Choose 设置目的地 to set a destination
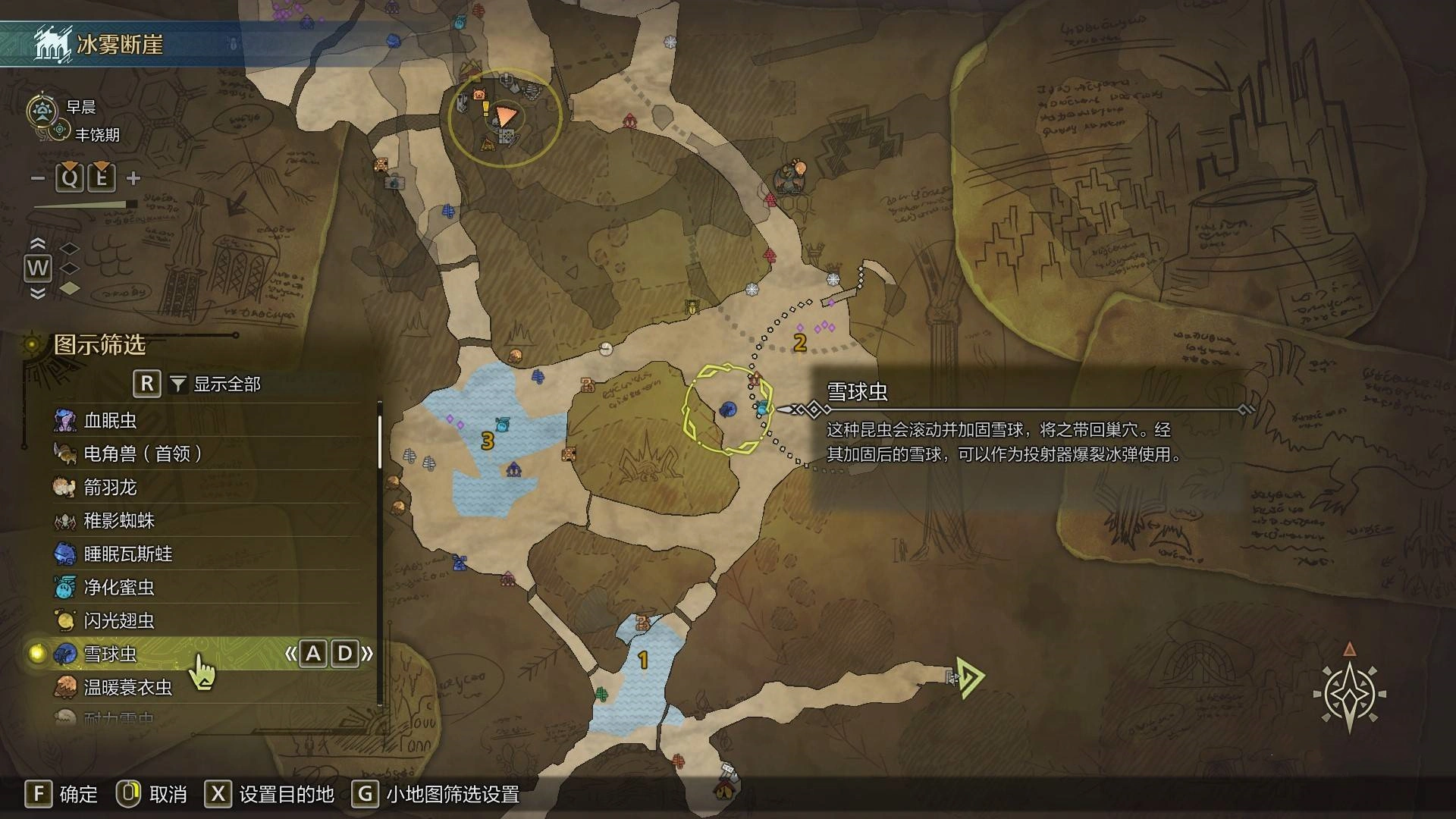Image resolution: width=1456 pixels, height=819 pixels. click(x=270, y=794)
